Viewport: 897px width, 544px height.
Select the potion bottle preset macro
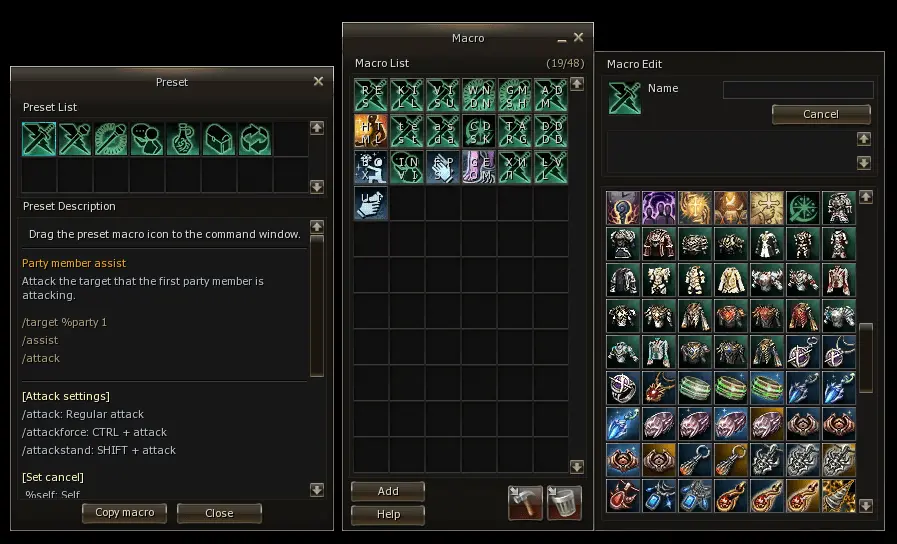coord(183,139)
